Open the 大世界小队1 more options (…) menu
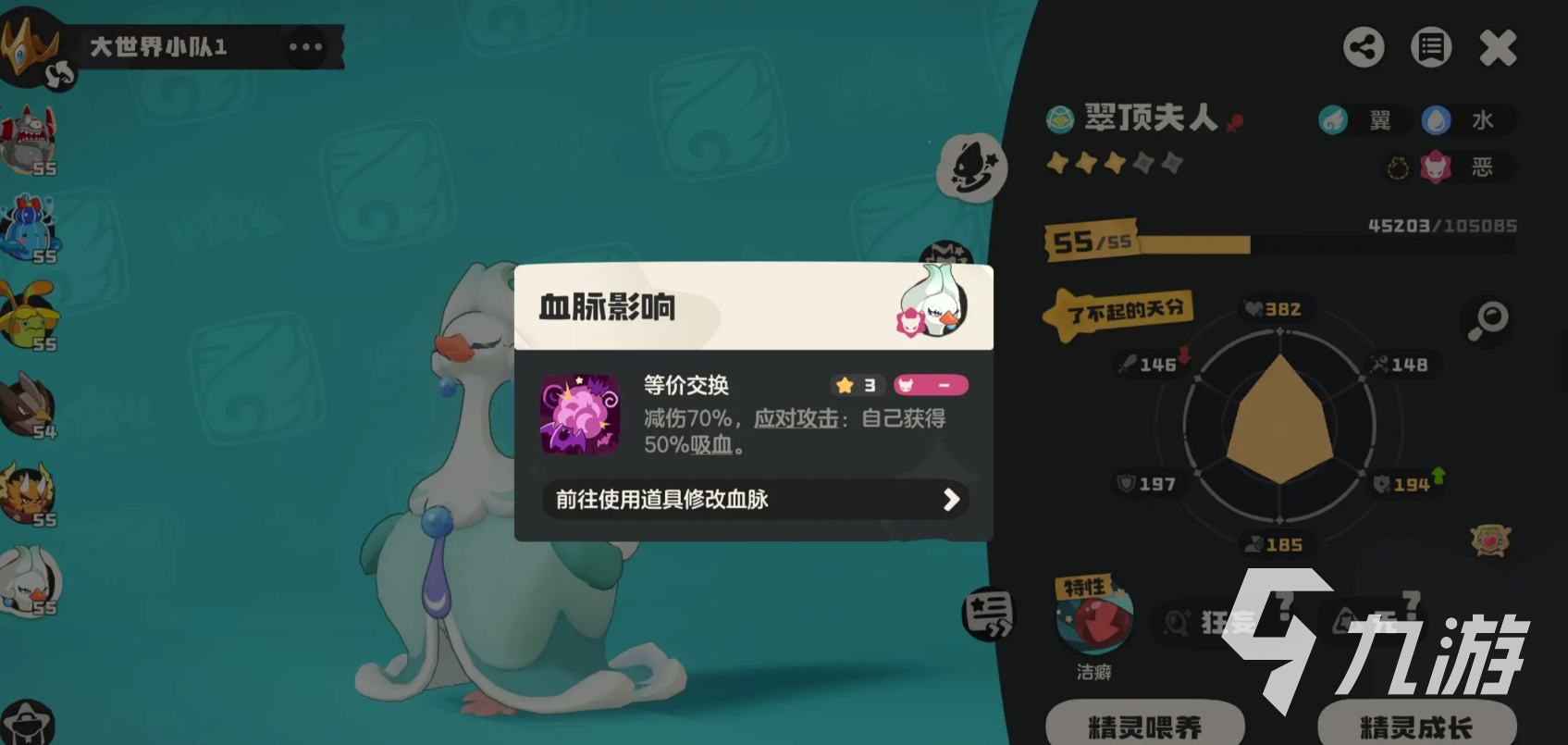This screenshot has height=745, width=1568. pos(306,45)
